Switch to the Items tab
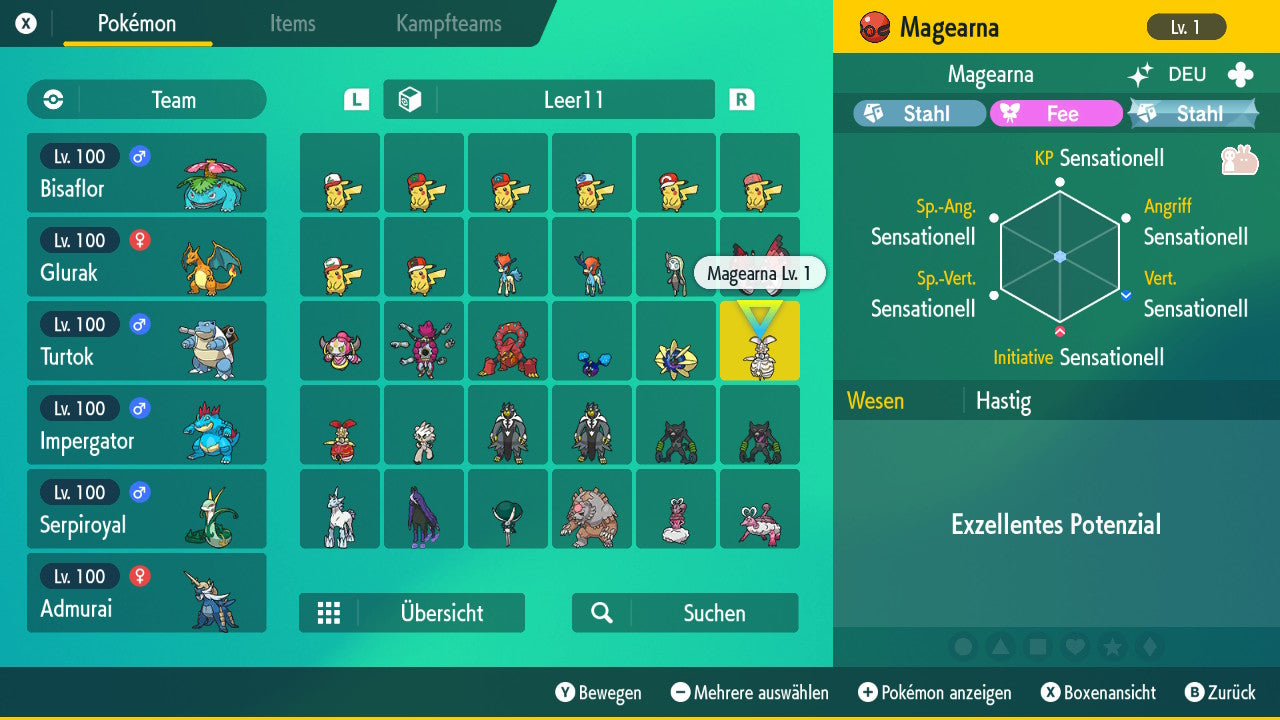The height and width of the screenshot is (720, 1280). (x=292, y=24)
